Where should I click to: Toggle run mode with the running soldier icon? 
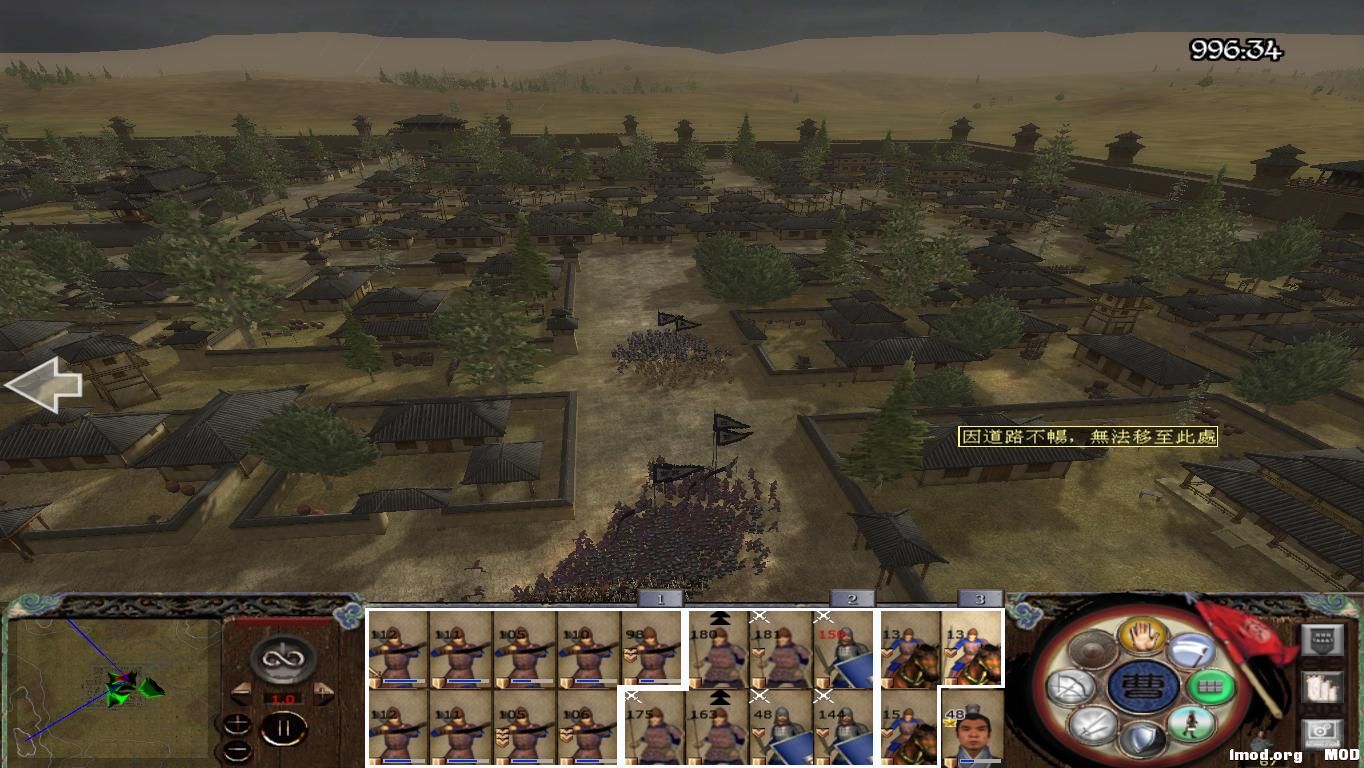coord(1191,725)
